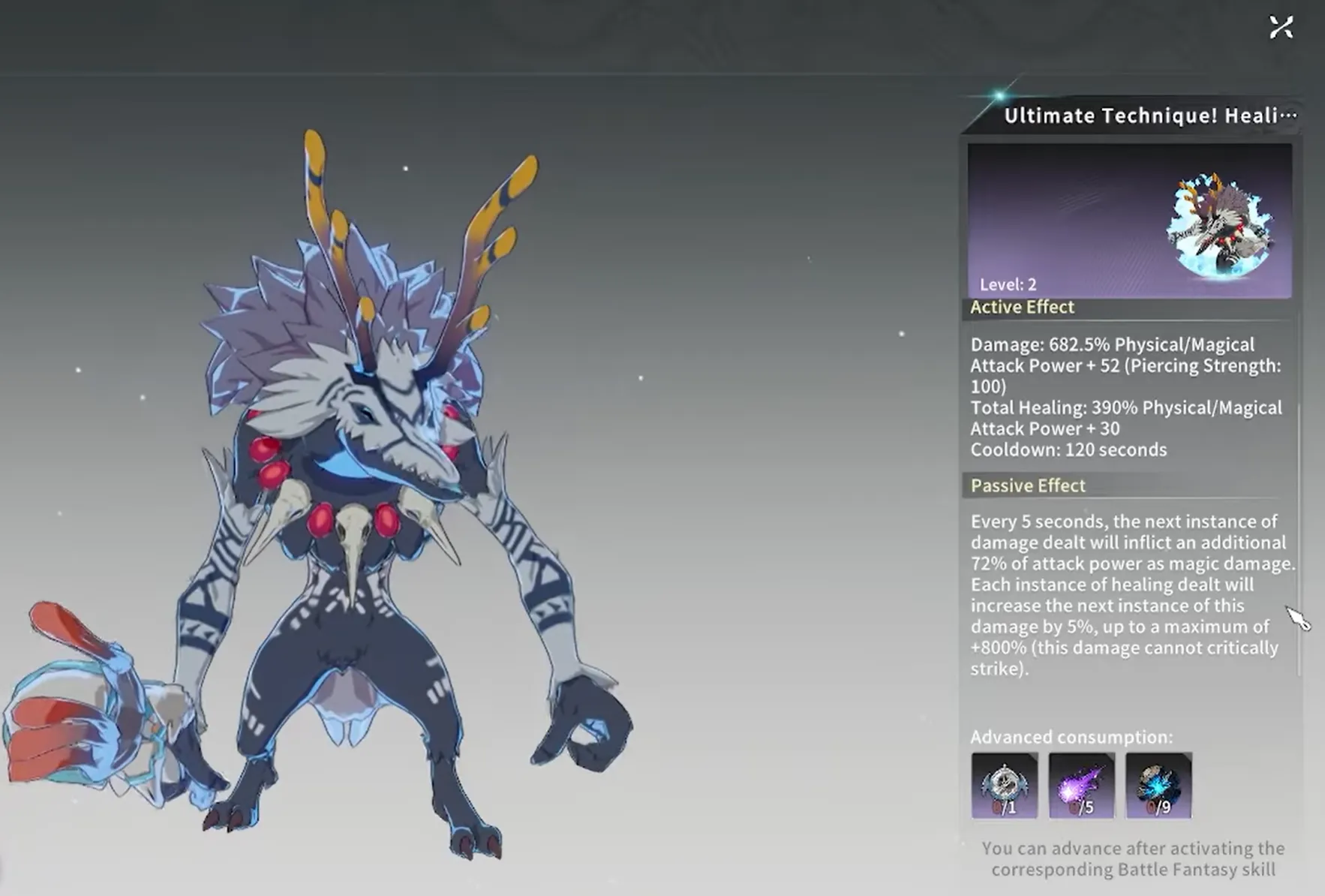Click the blue crystal consumption item (0/9)
1325x896 pixels.
(x=1158, y=786)
